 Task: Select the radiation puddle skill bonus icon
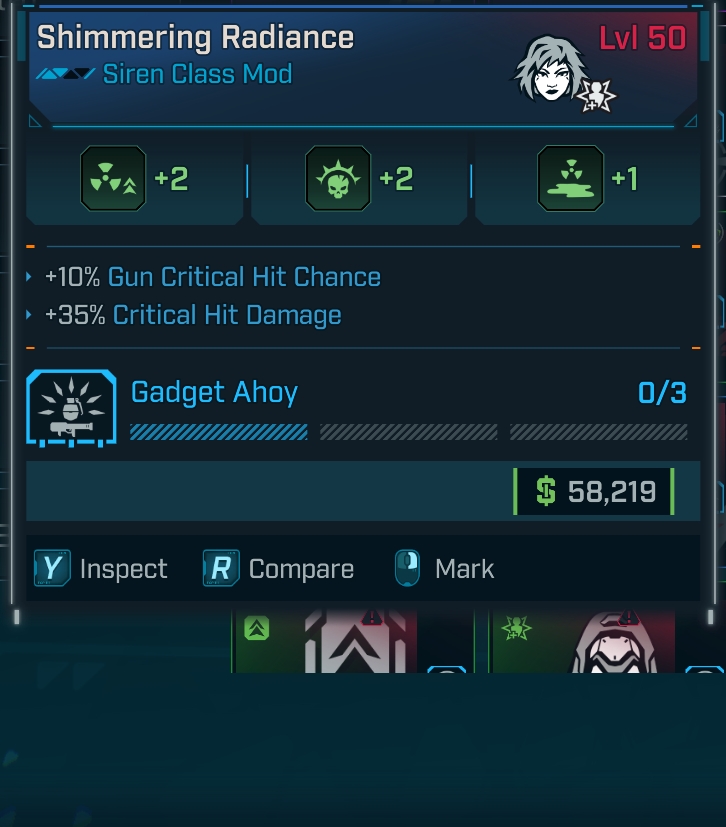(570, 179)
